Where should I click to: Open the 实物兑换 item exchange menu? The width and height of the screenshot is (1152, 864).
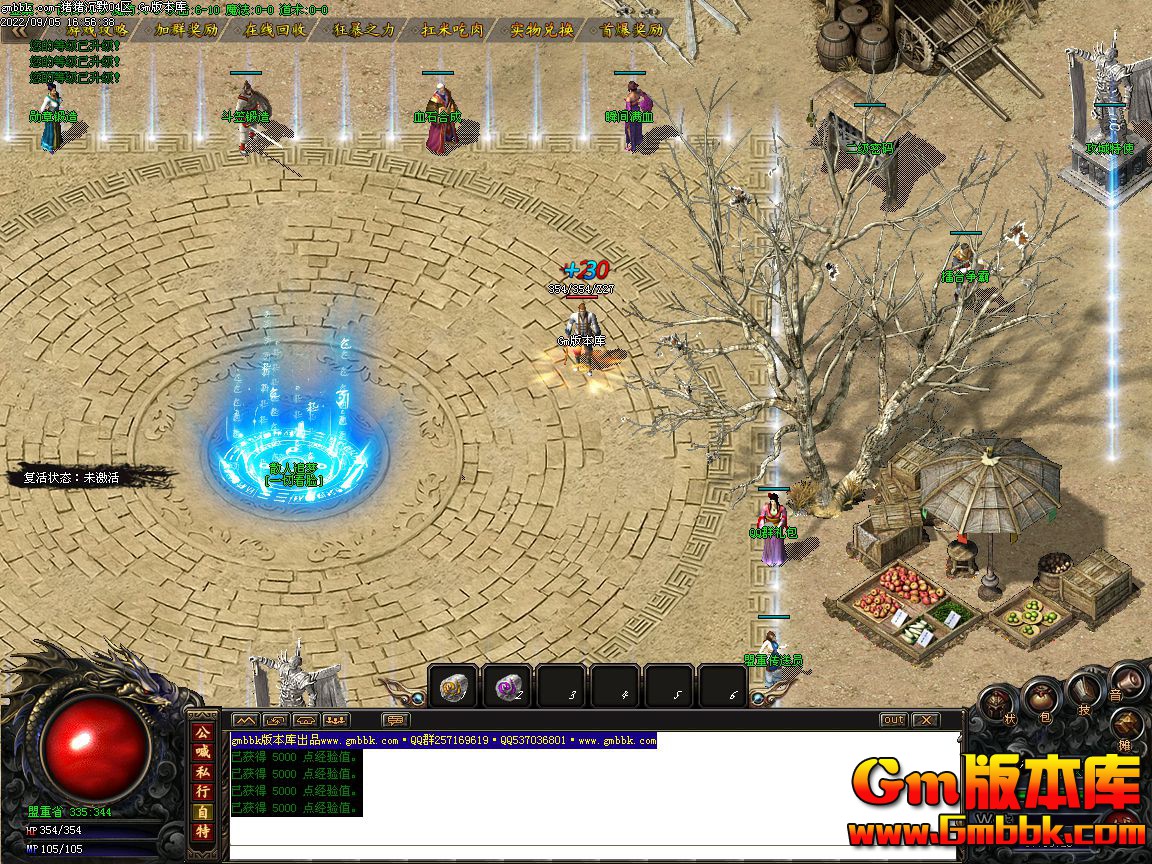[x=542, y=30]
